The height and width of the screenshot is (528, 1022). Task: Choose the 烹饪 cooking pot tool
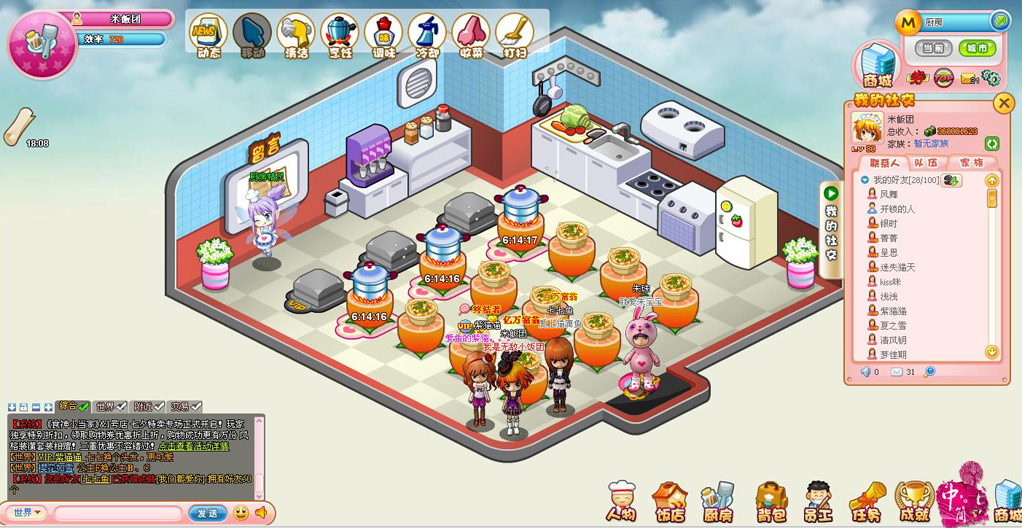tap(339, 36)
